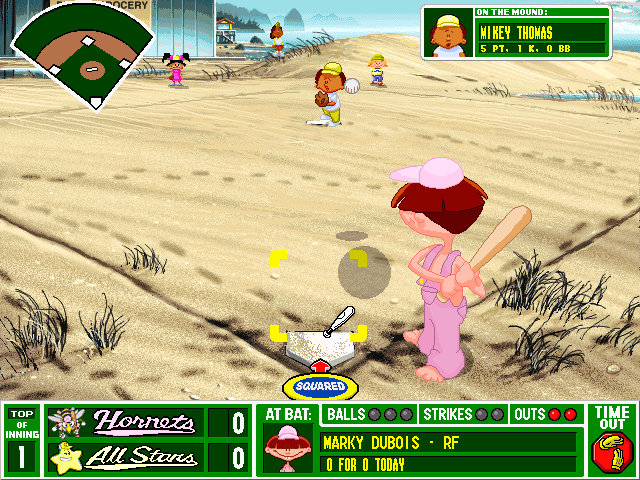
Task: Click the bat icon on home plate
Action: (x=340, y=319)
